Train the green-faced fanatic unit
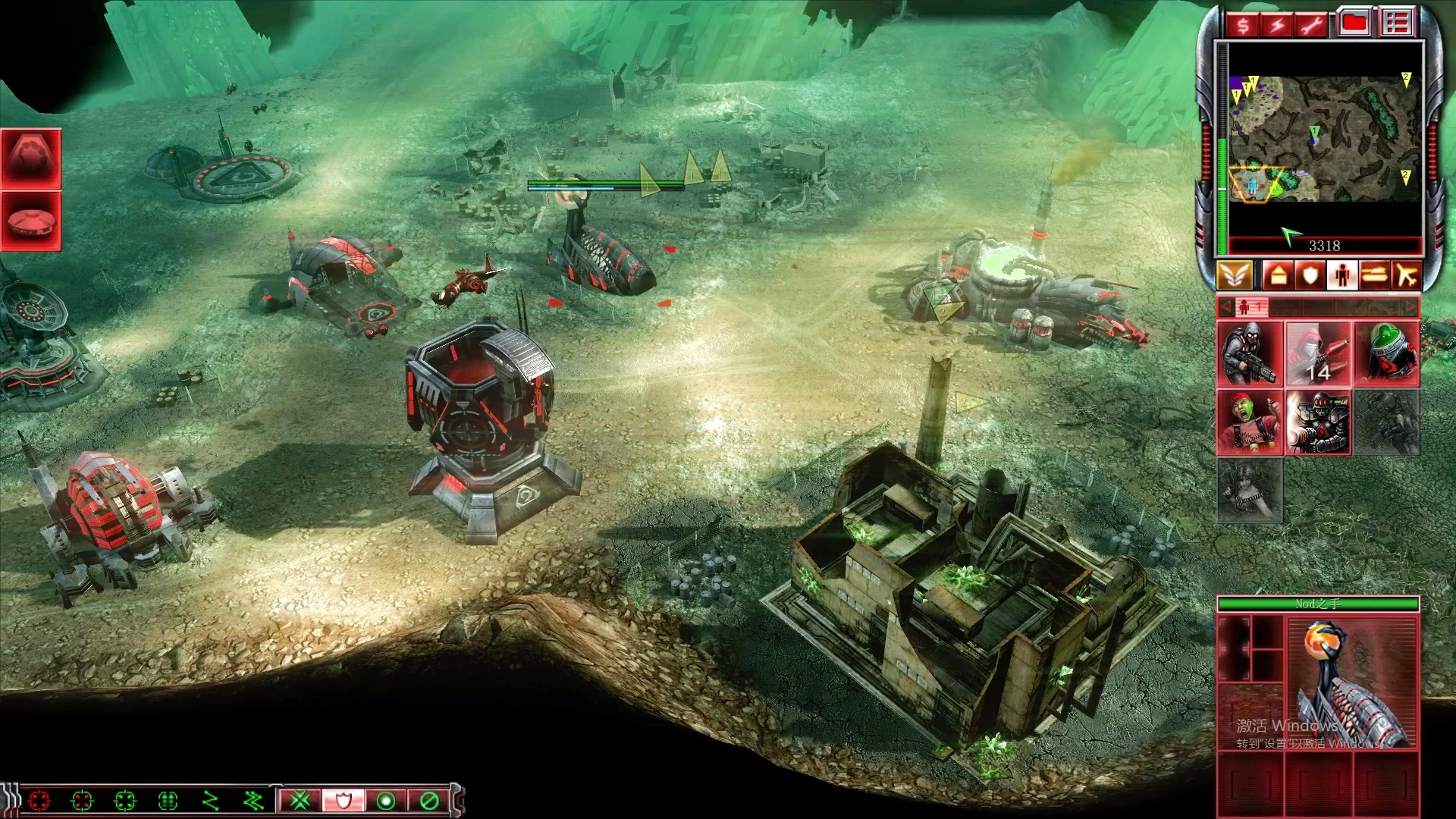 click(1249, 422)
